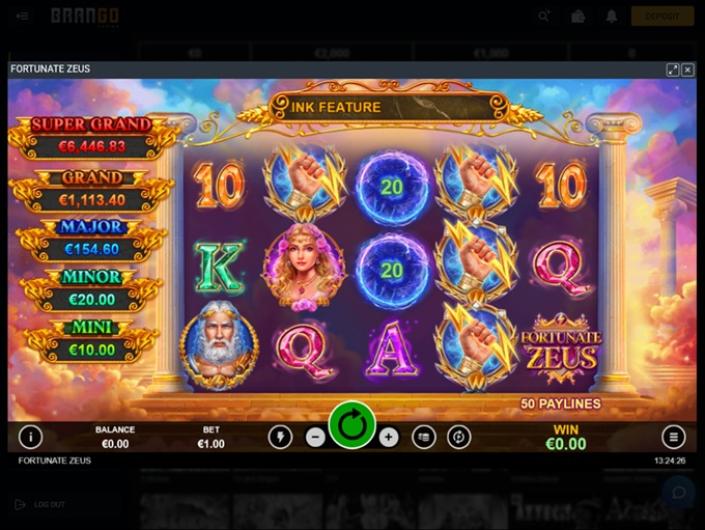This screenshot has height=530, width=705.
Task: Toggle the autoplay circular arrows button
Action: coord(459,437)
